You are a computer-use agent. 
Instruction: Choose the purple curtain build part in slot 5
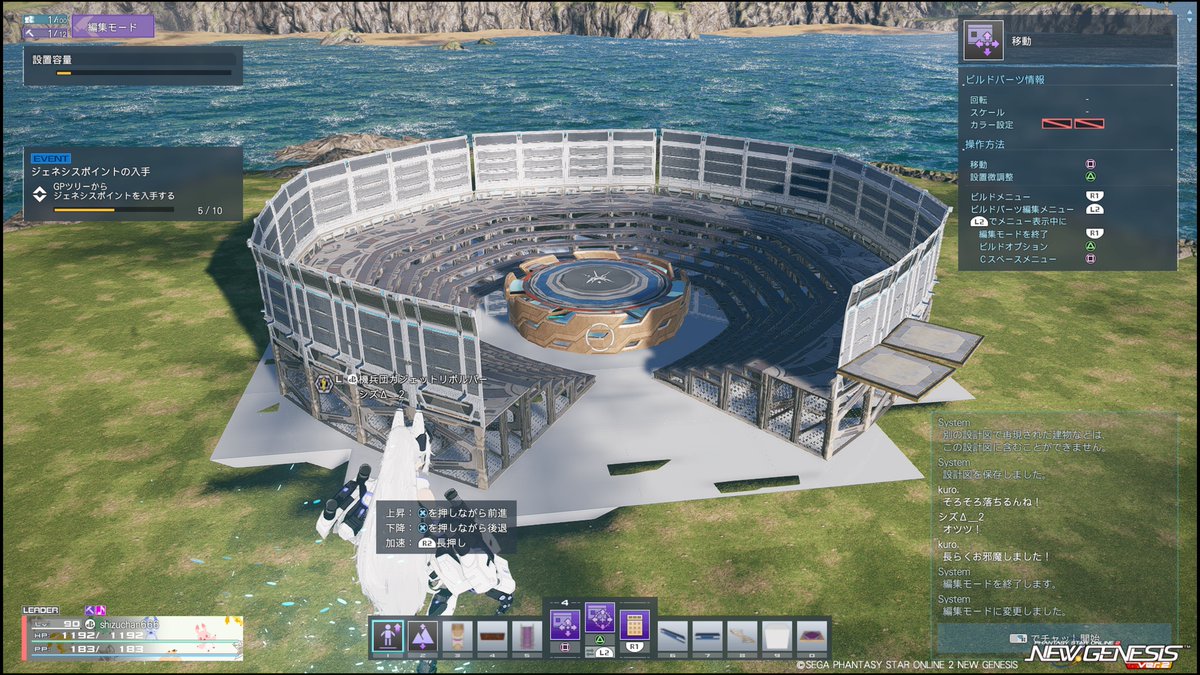(526, 635)
